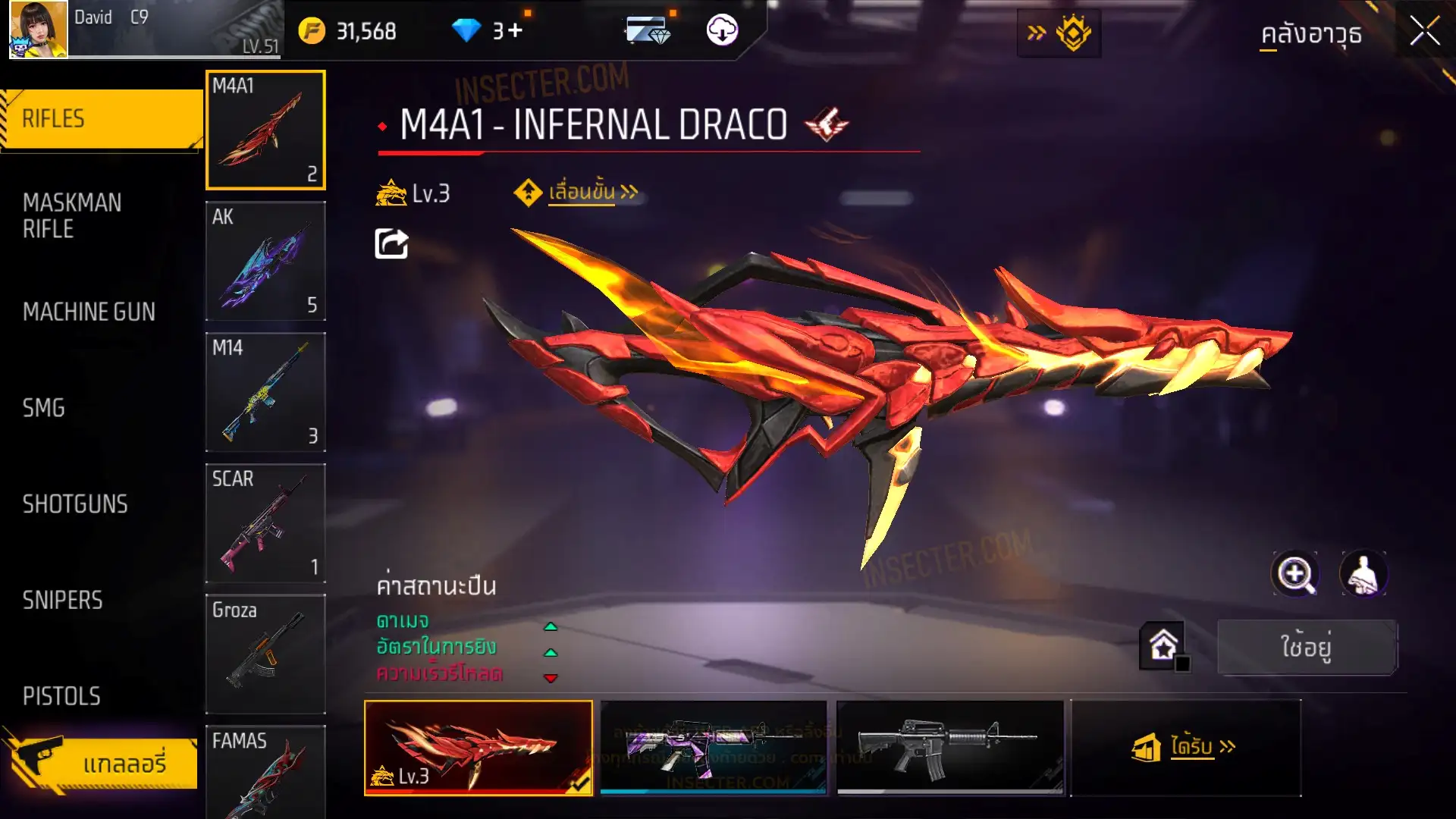Close the weapon armory screen
The width and height of the screenshot is (1456, 819).
pyautogui.click(x=1424, y=32)
